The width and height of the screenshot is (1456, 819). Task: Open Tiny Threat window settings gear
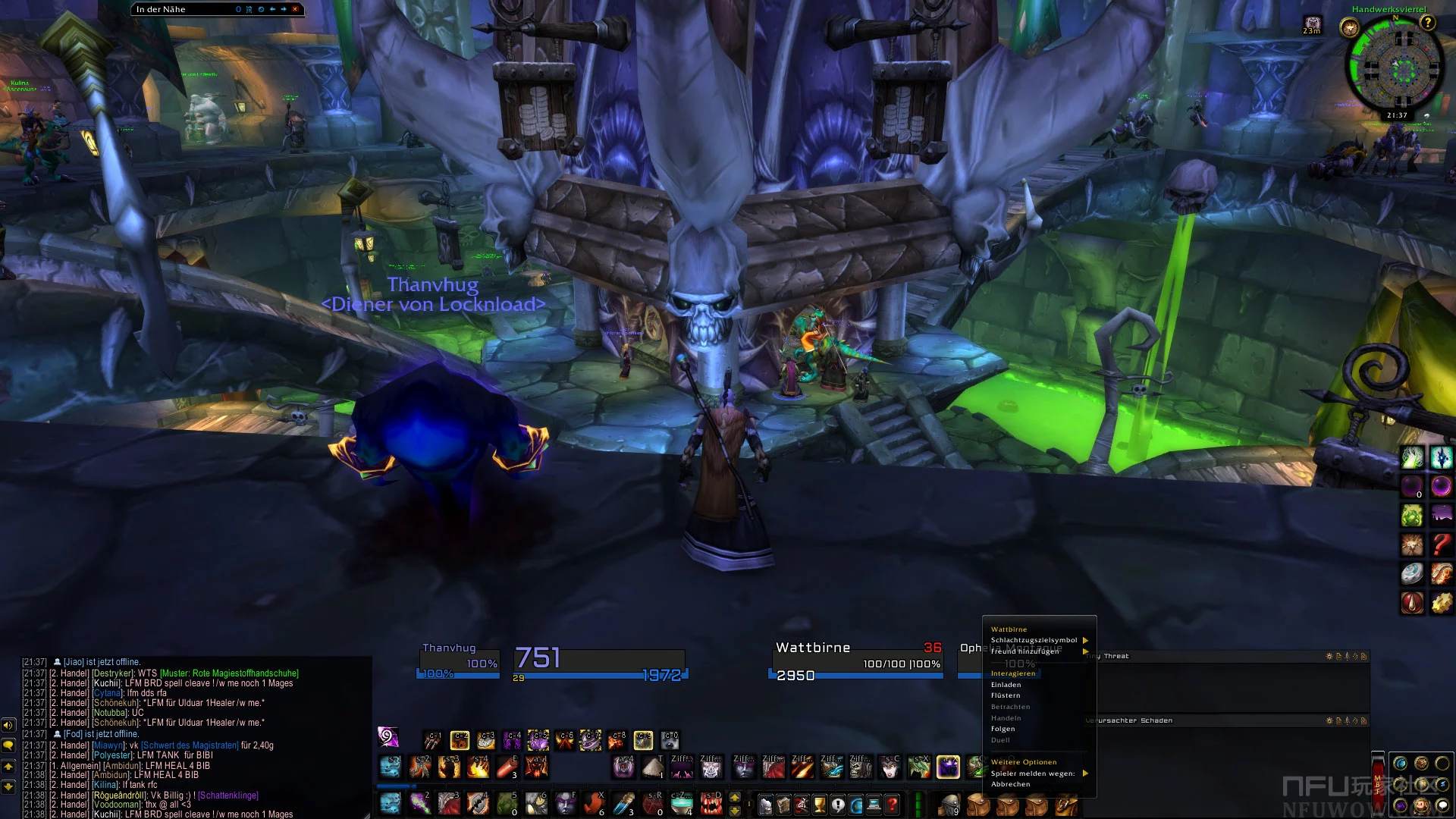(1329, 657)
